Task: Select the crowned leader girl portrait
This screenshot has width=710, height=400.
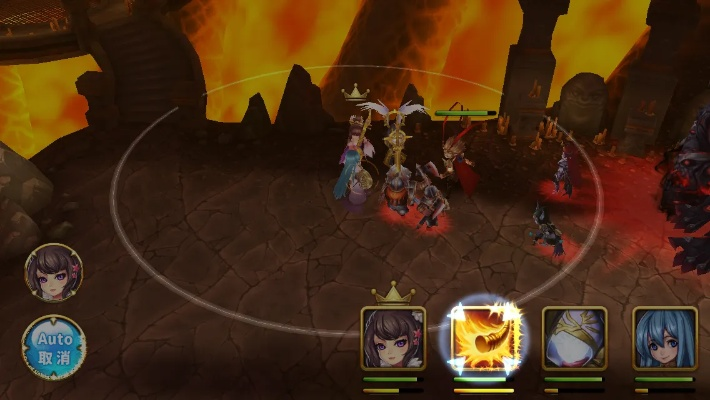Action: coord(393,339)
